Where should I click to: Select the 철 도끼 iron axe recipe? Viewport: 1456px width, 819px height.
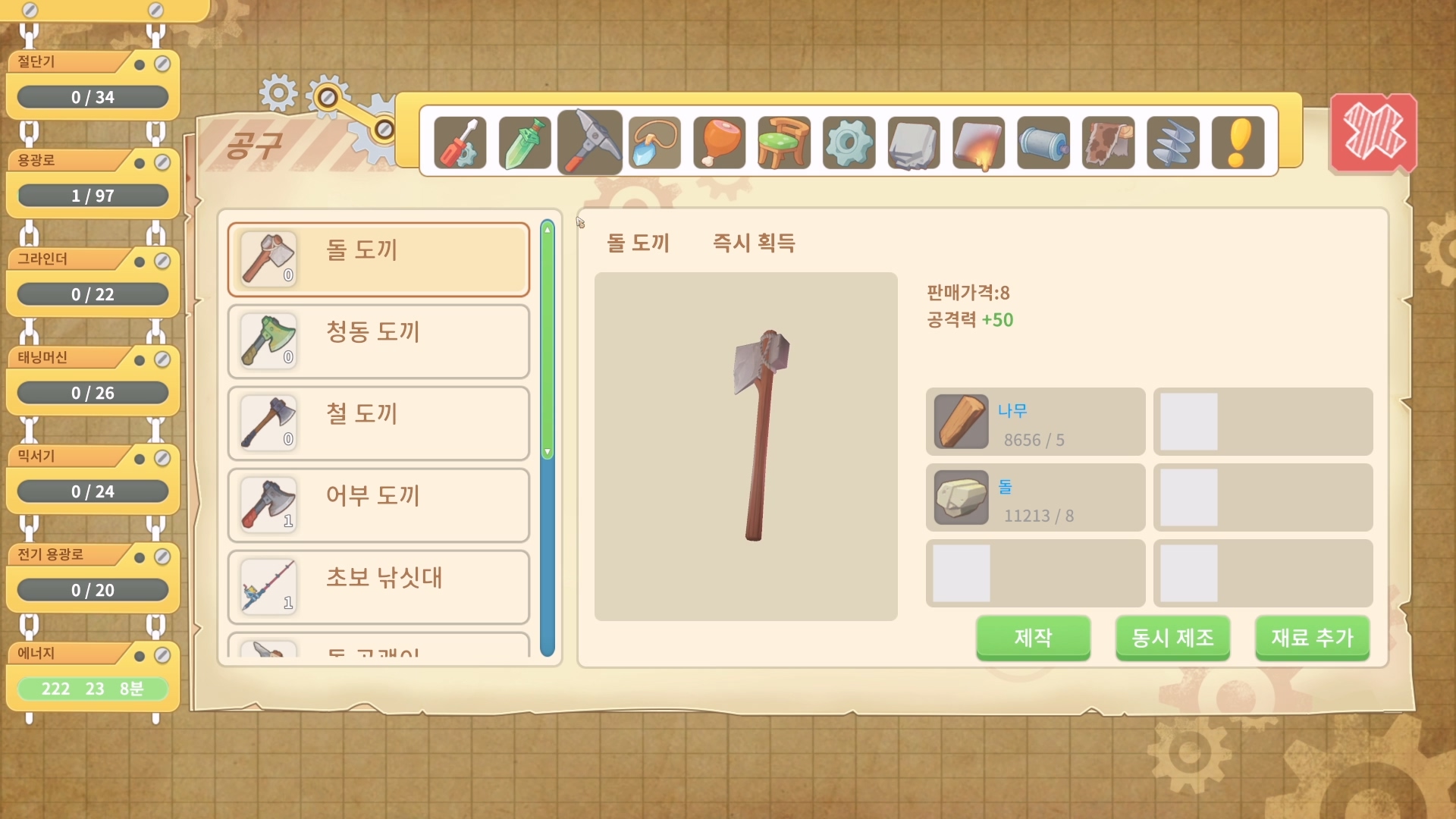[x=378, y=423]
